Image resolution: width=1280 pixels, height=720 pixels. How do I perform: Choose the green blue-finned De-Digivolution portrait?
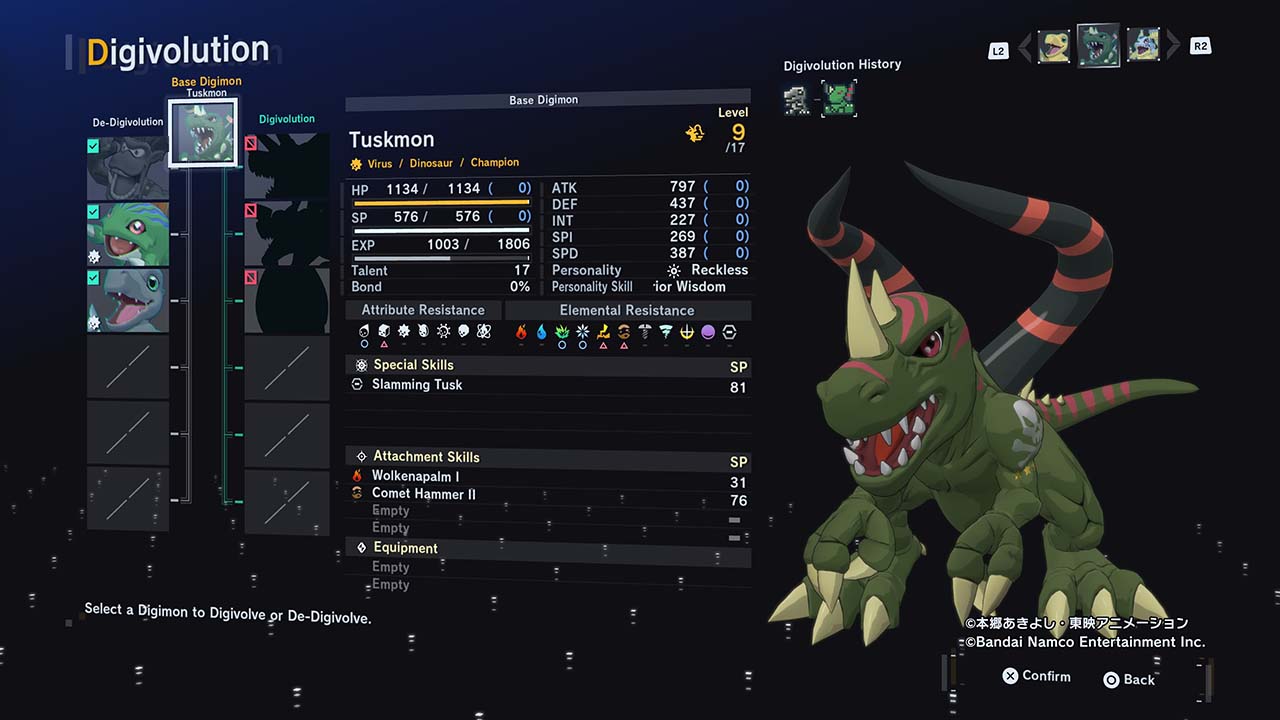coord(127,234)
